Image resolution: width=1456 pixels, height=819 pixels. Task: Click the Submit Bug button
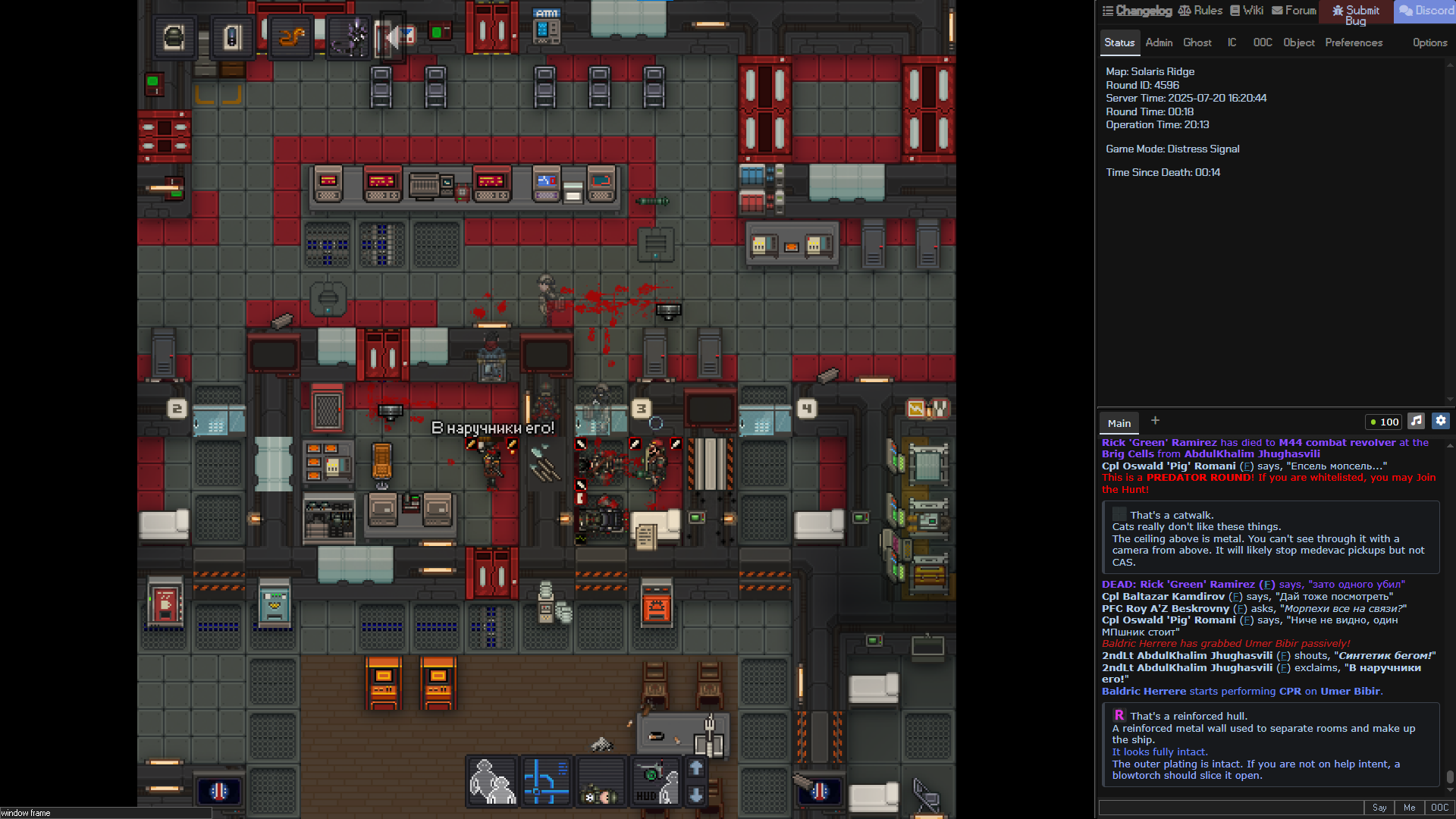pos(1356,14)
